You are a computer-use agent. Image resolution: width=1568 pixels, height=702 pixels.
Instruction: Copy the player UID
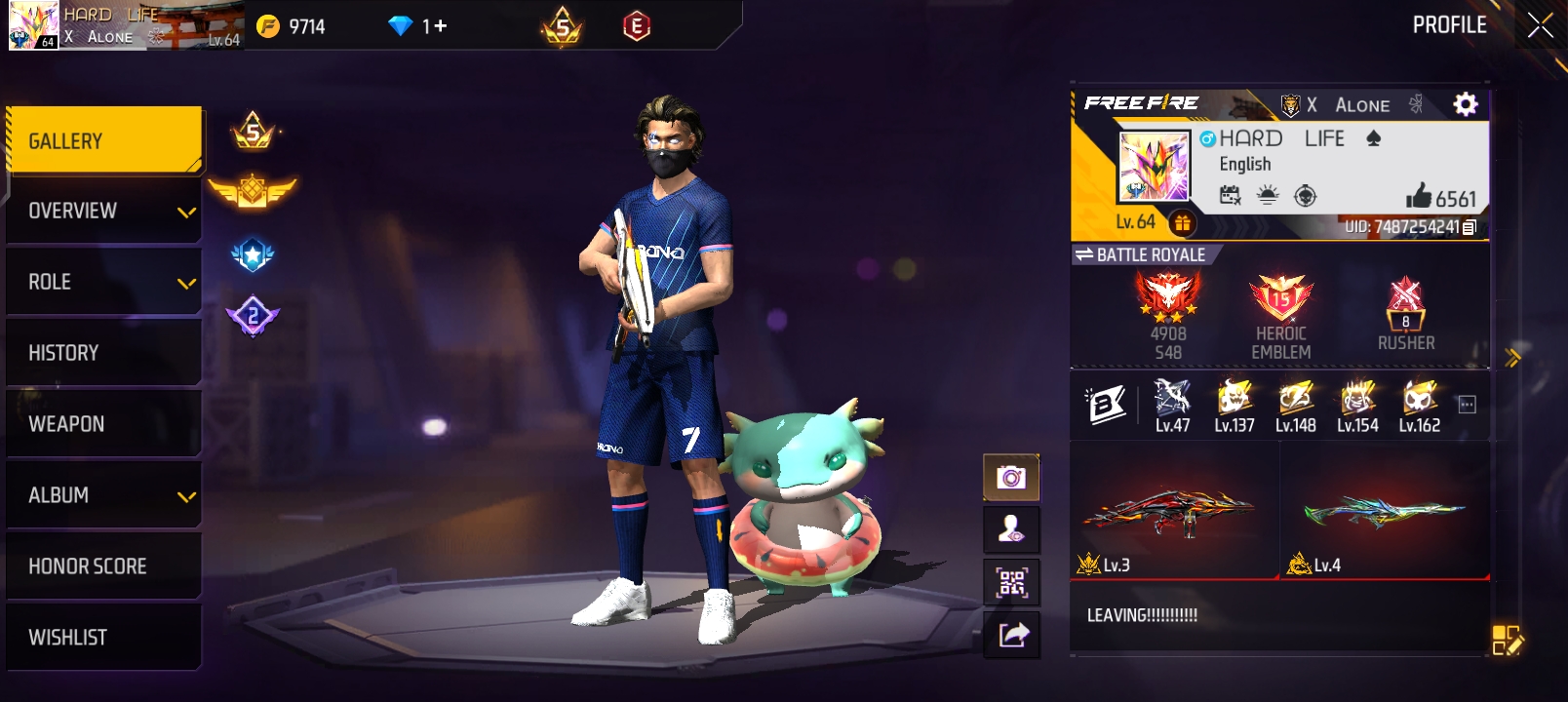click(1470, 227)
